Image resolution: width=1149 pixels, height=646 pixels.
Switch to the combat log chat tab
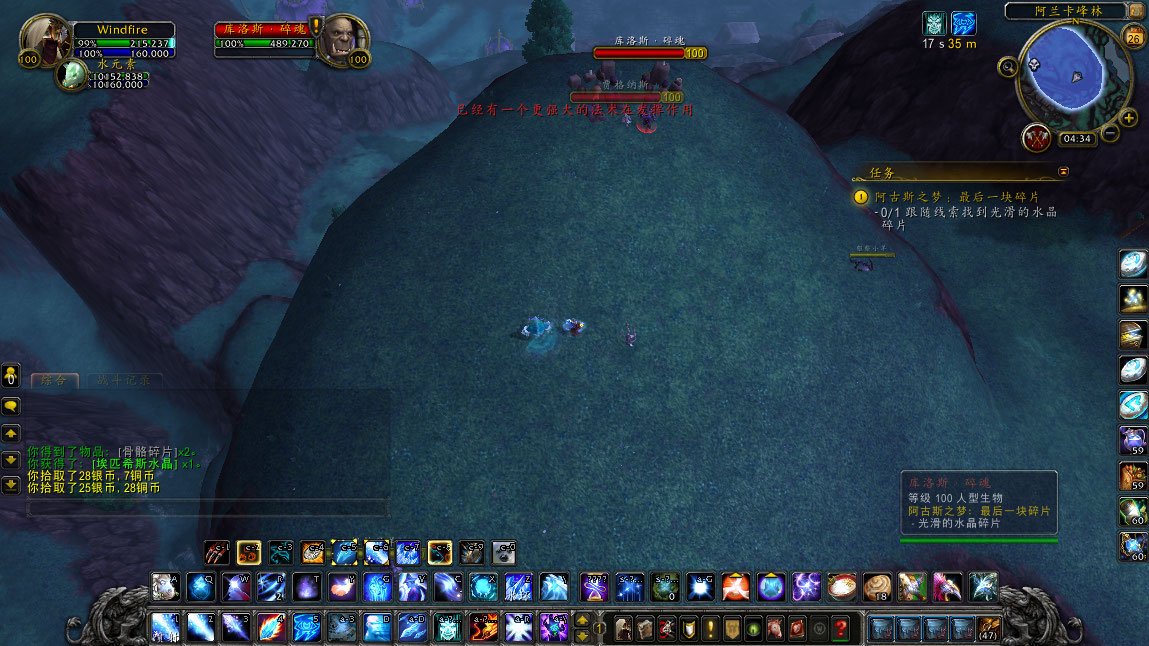point(124,380)
